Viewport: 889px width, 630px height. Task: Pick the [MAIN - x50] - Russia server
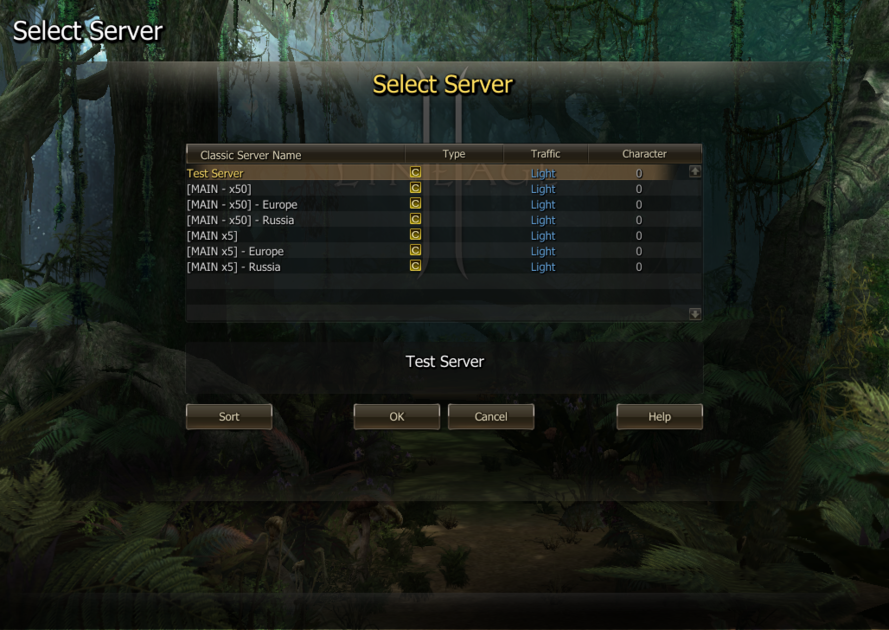click(240, 220)
